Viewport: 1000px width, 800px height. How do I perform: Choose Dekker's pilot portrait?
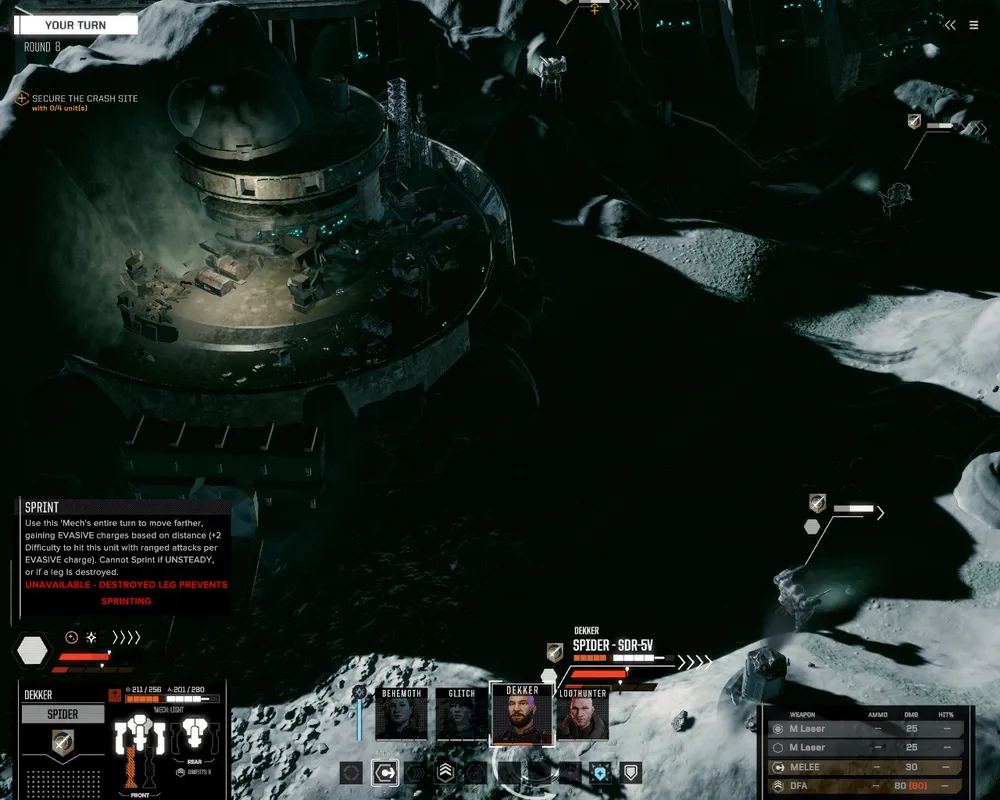(521, 714)
